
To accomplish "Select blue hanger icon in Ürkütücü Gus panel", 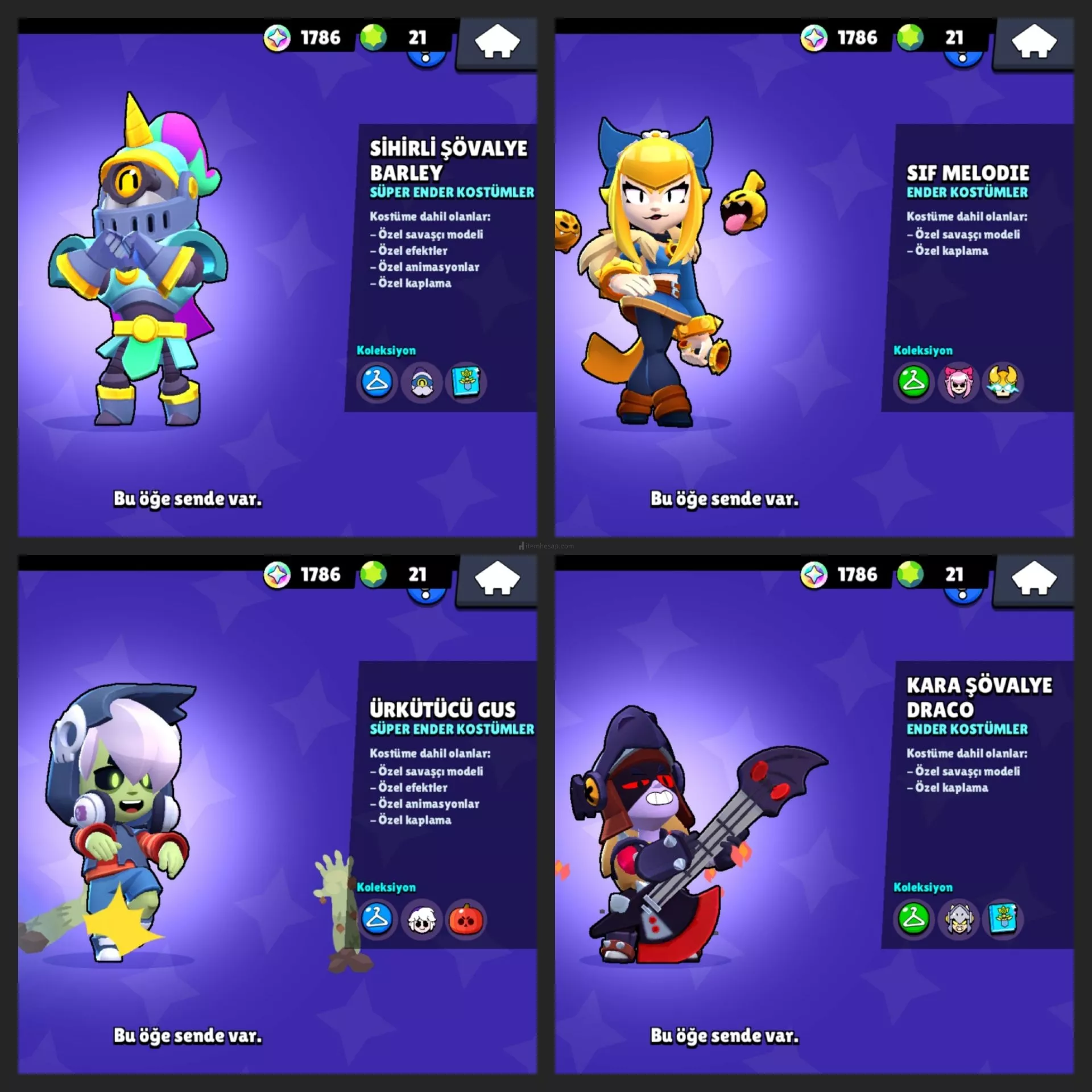I will [377, 919].
